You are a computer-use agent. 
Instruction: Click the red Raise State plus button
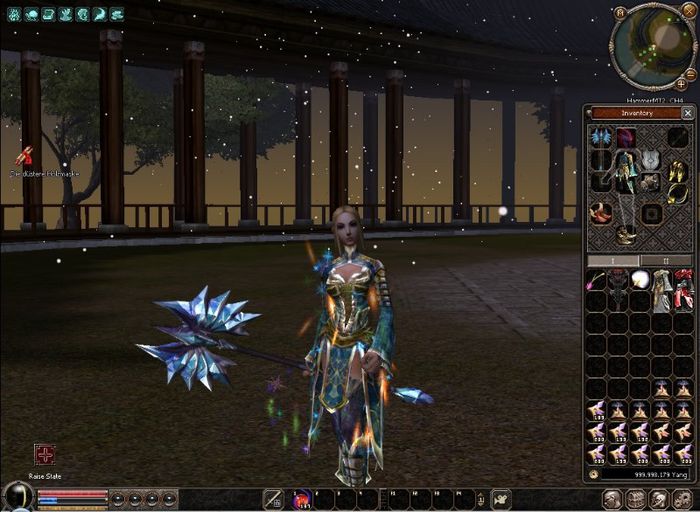45,455
